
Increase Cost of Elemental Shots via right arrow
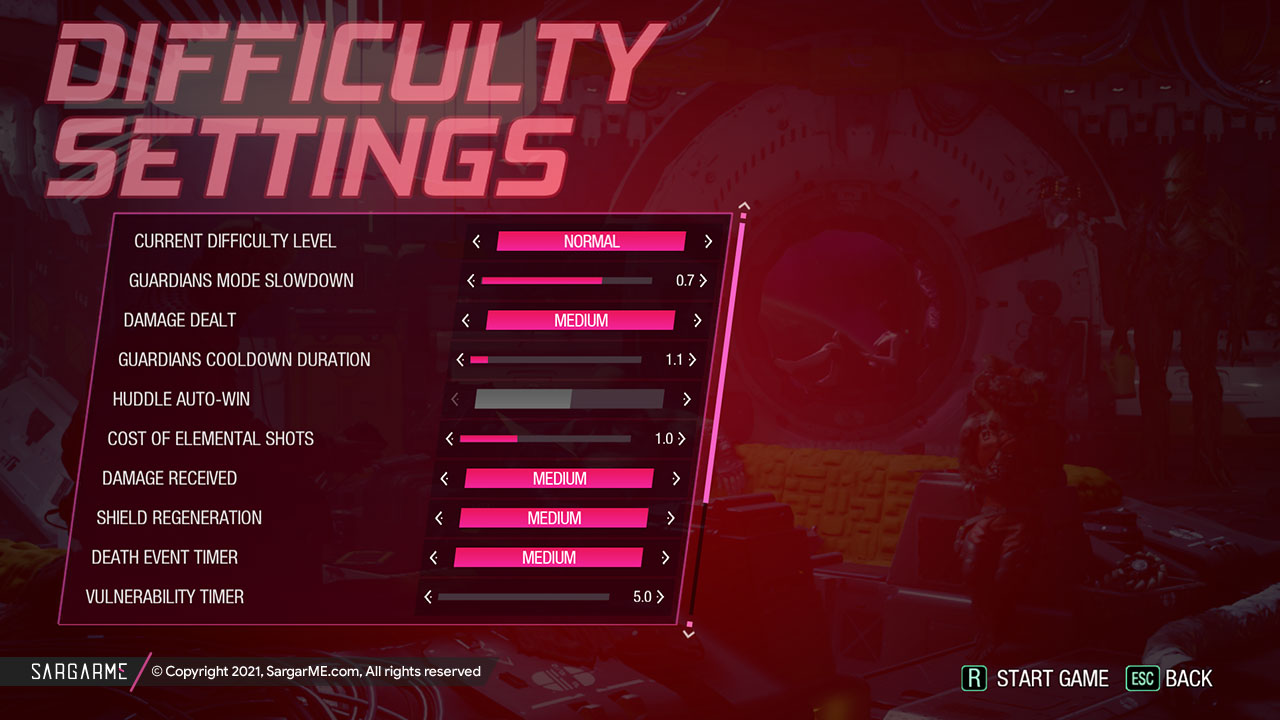point(682,439)
